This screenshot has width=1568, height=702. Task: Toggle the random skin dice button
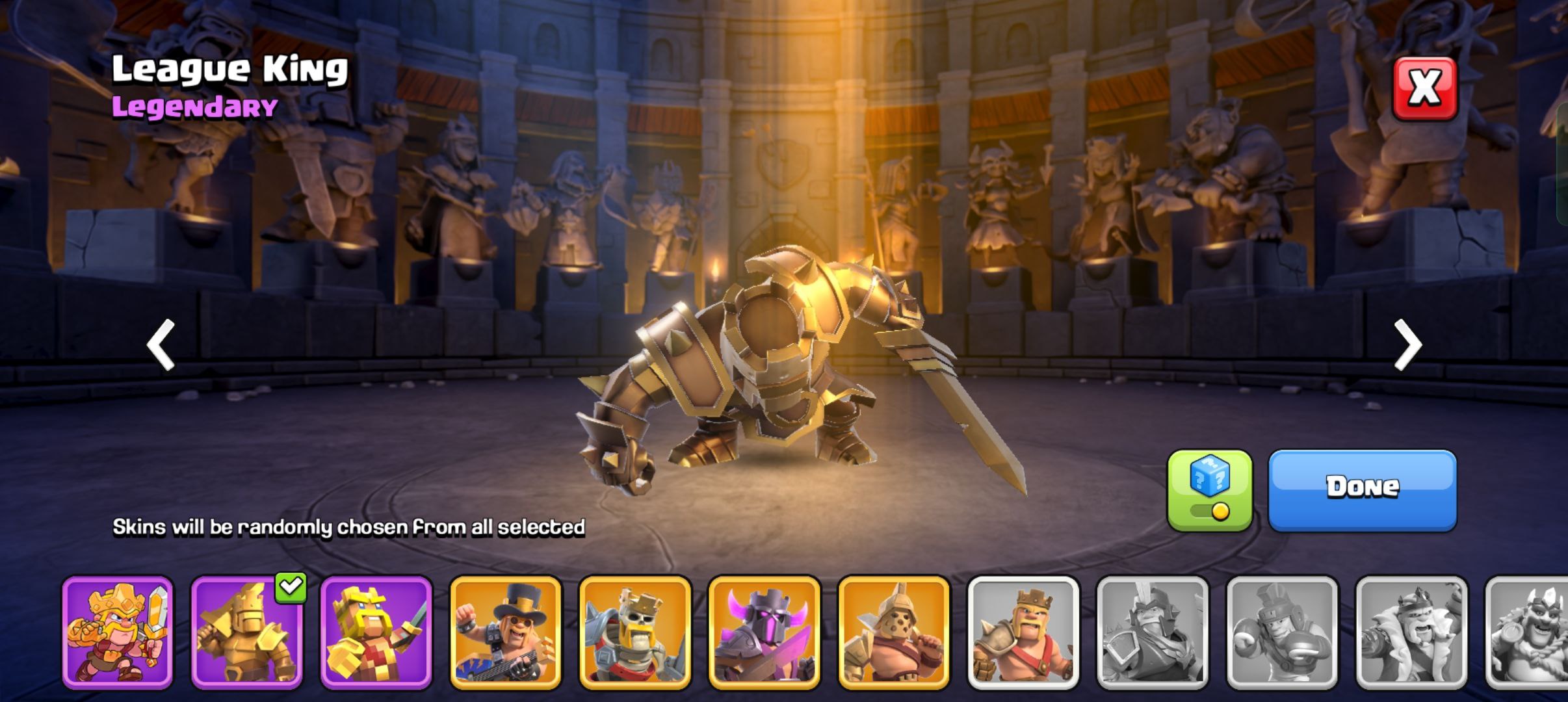1209,490
